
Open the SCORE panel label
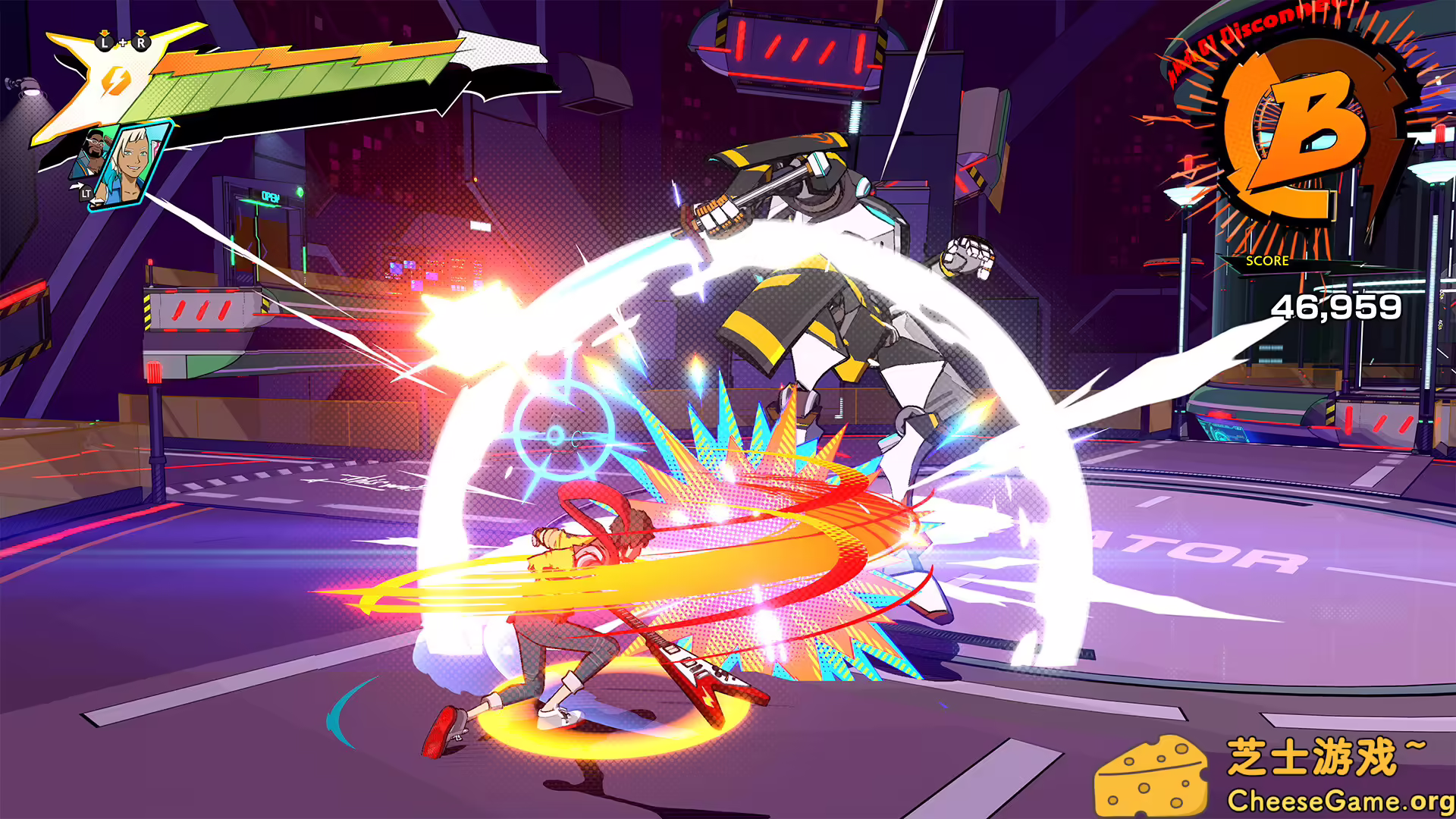coord(1267,262)
